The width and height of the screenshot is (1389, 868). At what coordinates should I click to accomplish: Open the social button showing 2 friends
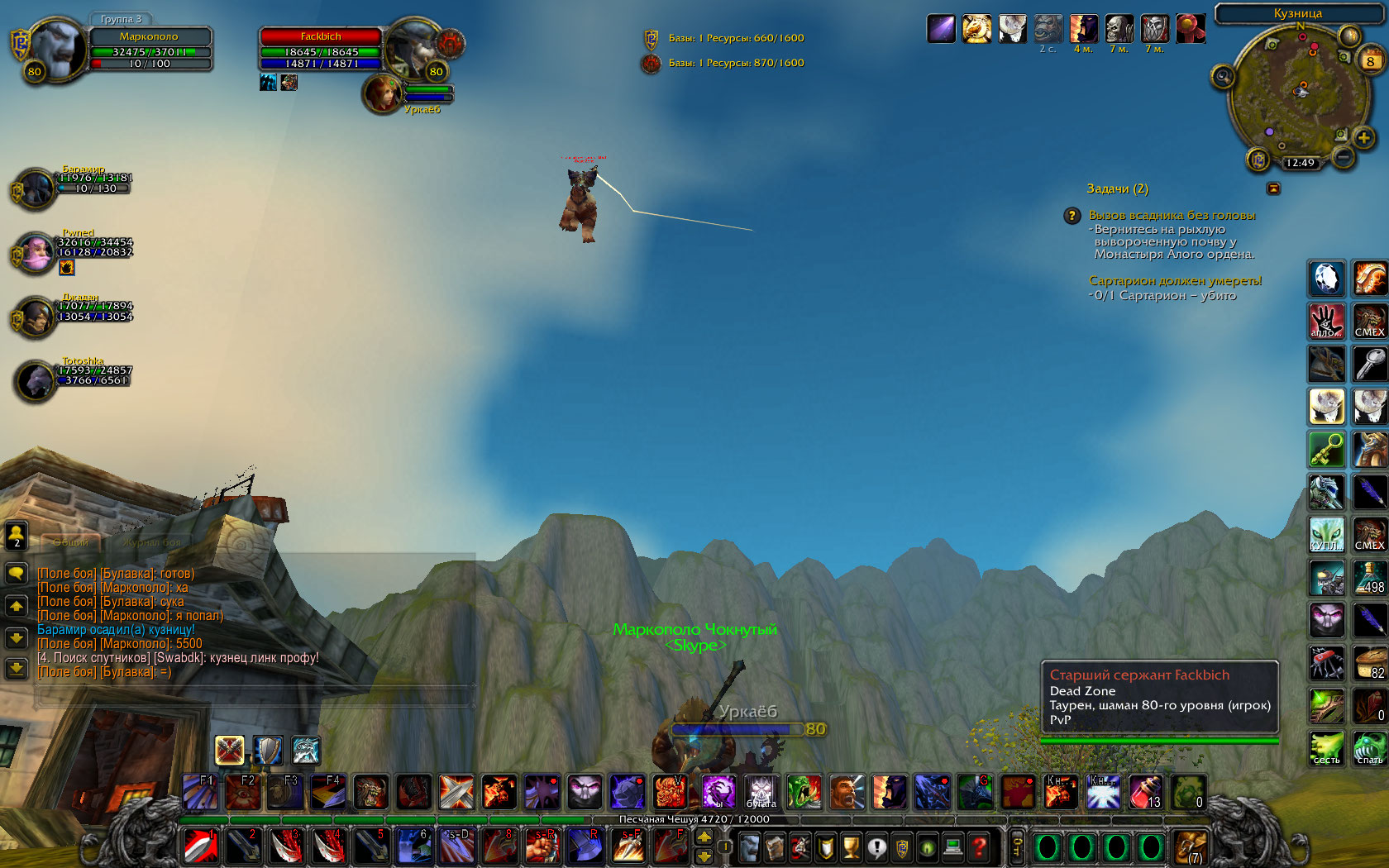(x=17, y=536)
